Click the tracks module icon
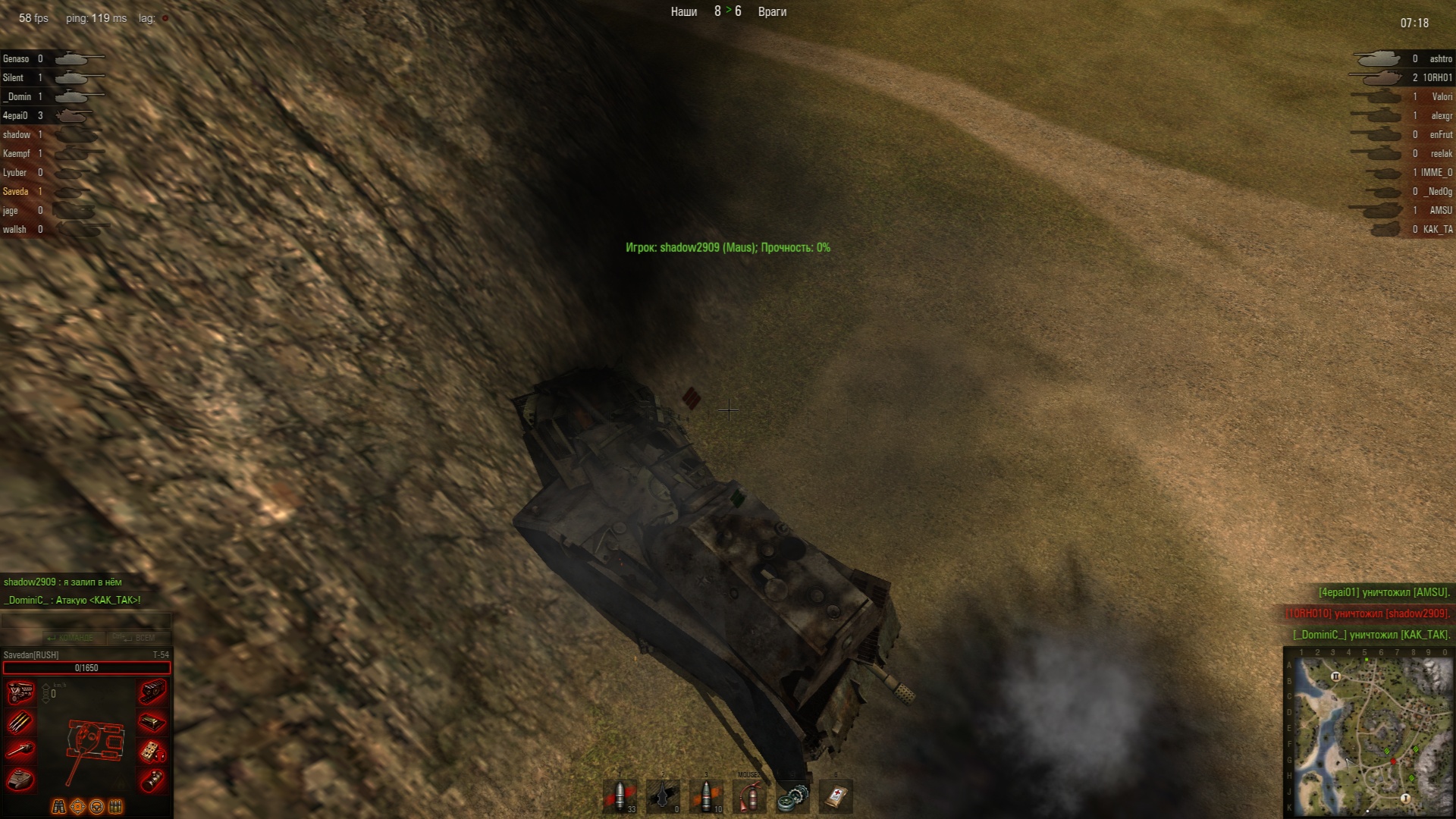This screenshot has width=1456, height=819. [152, 692]
